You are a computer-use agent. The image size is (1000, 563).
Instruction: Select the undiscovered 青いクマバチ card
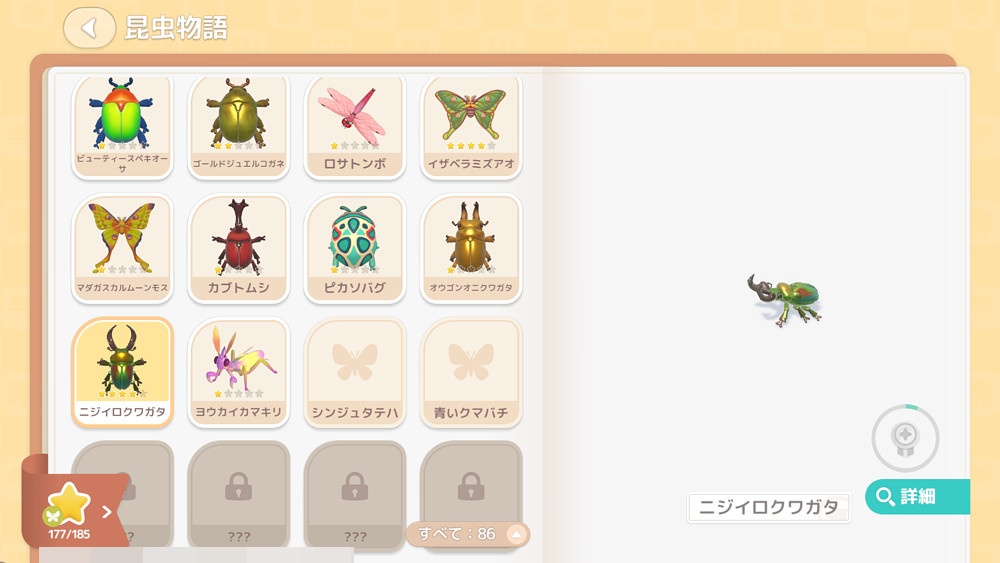471,372
